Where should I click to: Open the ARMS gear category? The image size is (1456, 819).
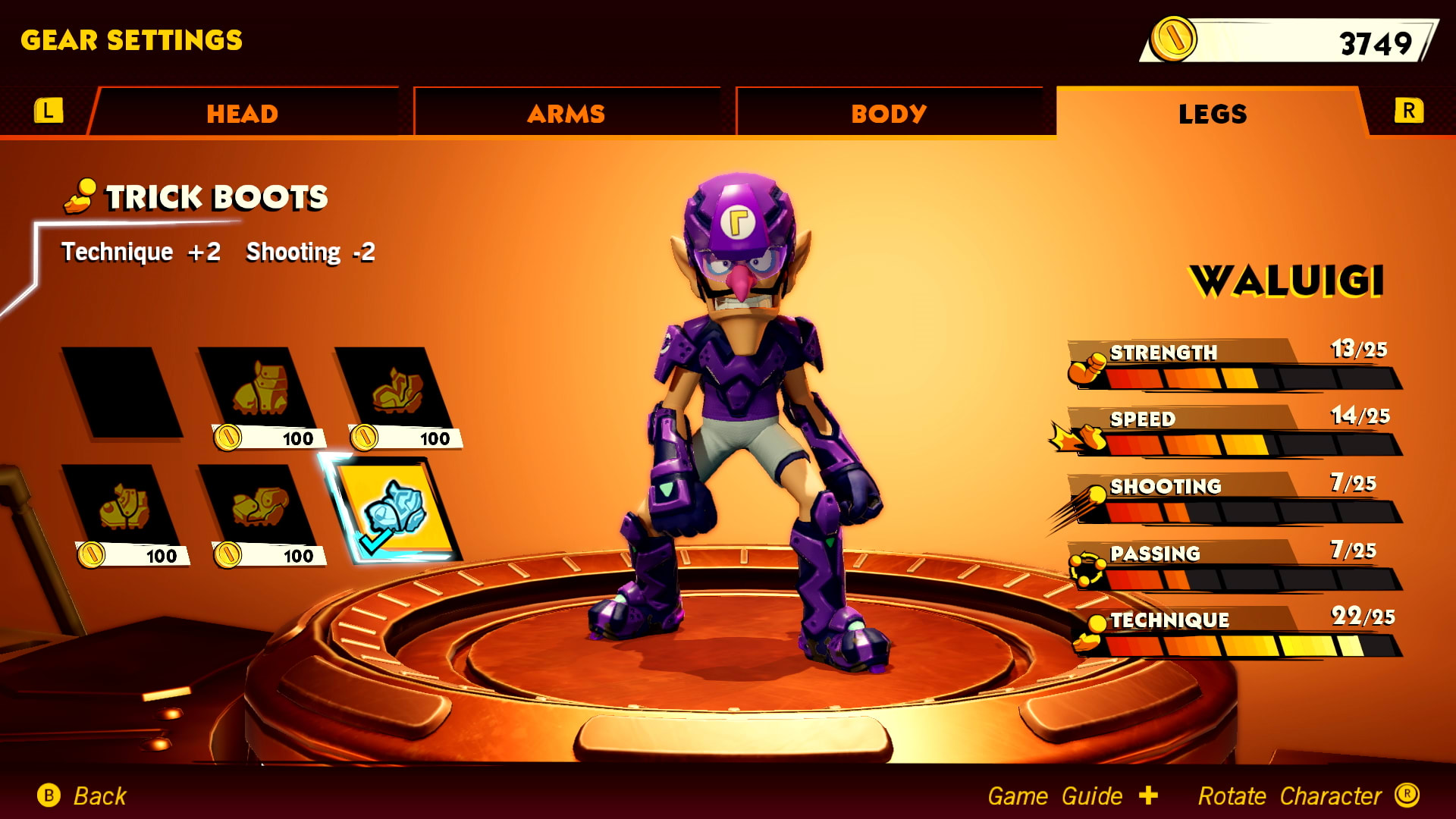pos(566,112)
